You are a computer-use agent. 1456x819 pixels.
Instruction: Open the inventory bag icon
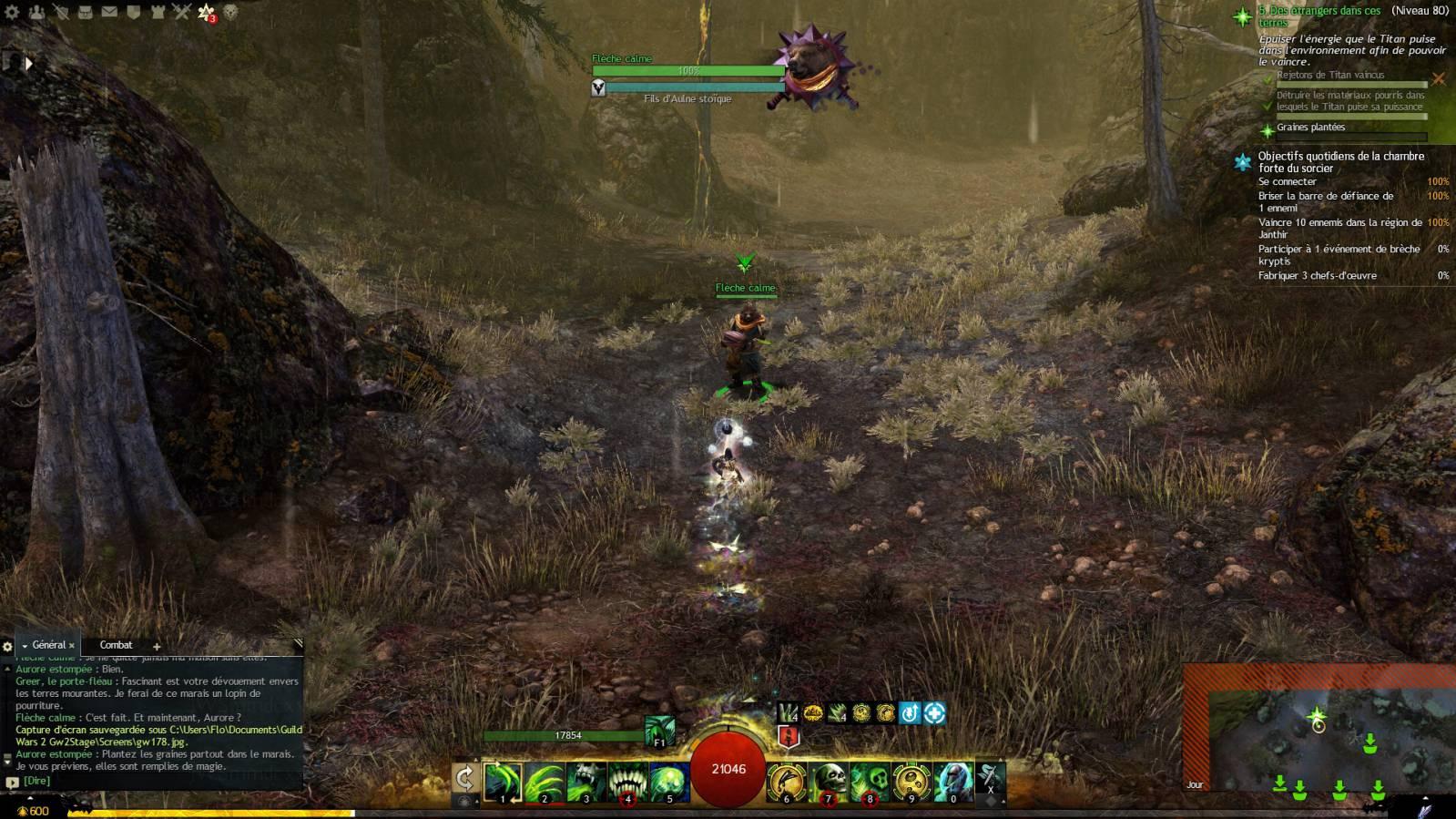tap(85, 12)
